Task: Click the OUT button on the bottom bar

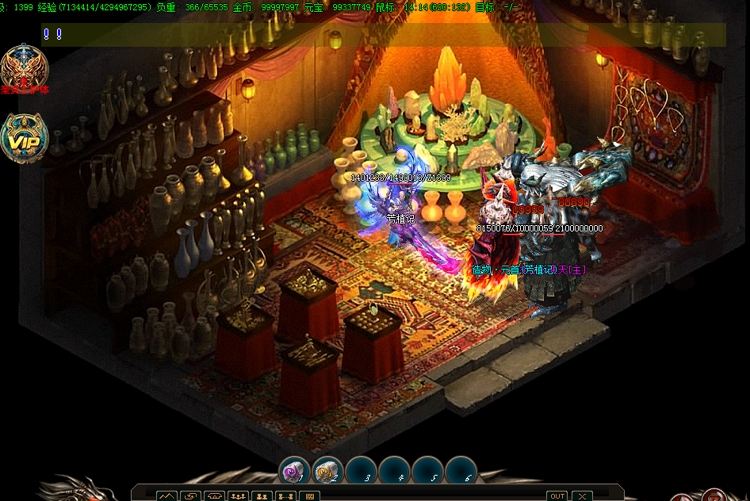Action: click(557, 495)
